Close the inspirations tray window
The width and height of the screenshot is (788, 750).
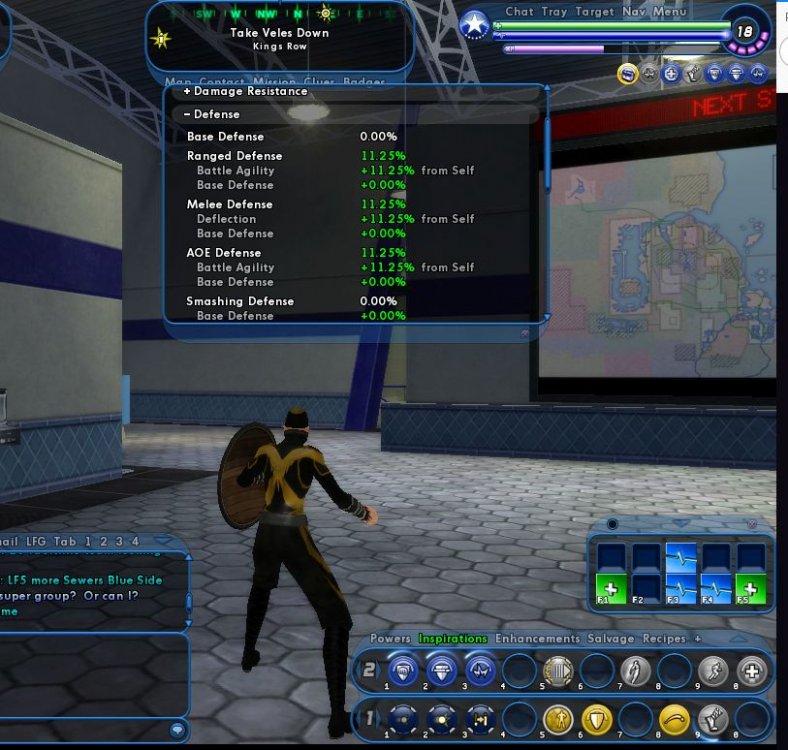click(x=752, y=523)
